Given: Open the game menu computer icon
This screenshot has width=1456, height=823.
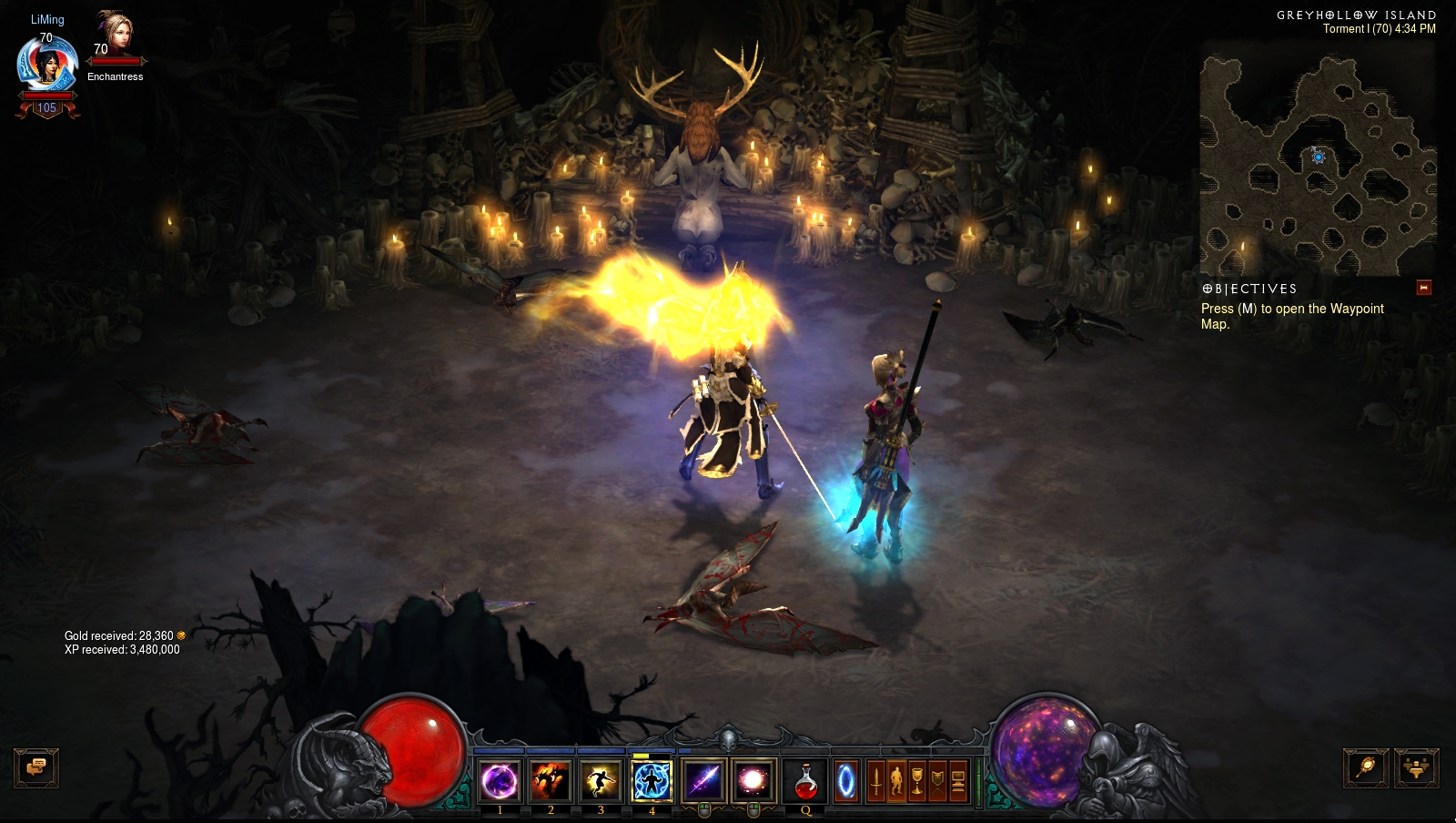Looking at the screenshot, I should click(x=958, y=781).
